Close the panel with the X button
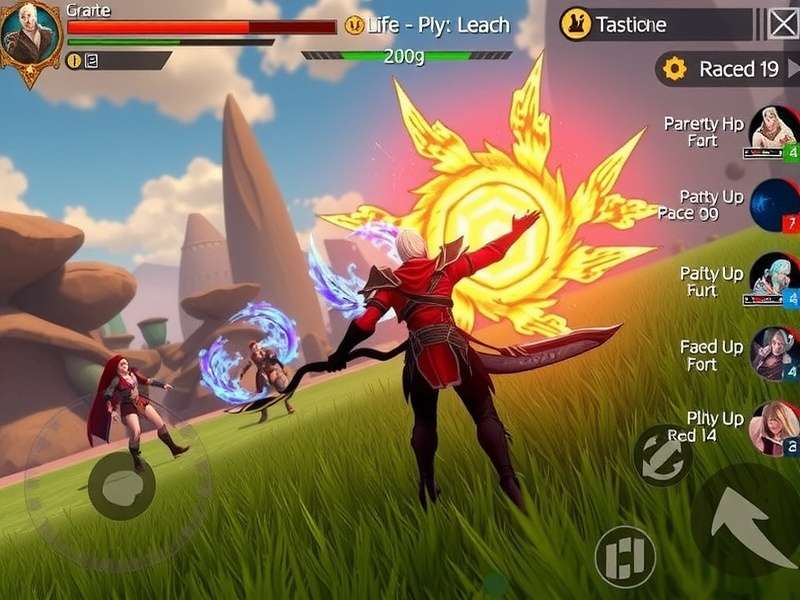 [783, 23]
